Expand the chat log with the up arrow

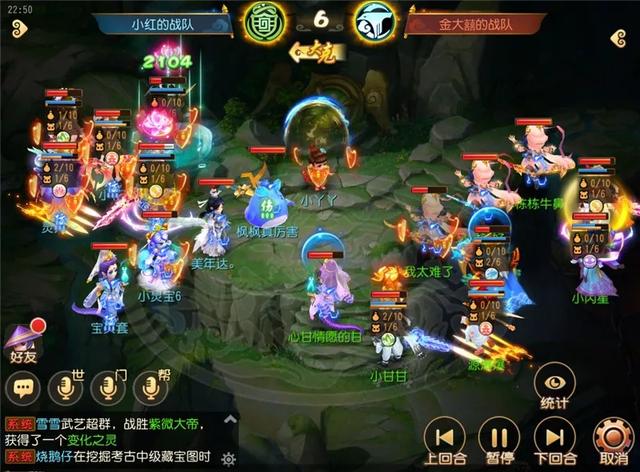[230, 419]
